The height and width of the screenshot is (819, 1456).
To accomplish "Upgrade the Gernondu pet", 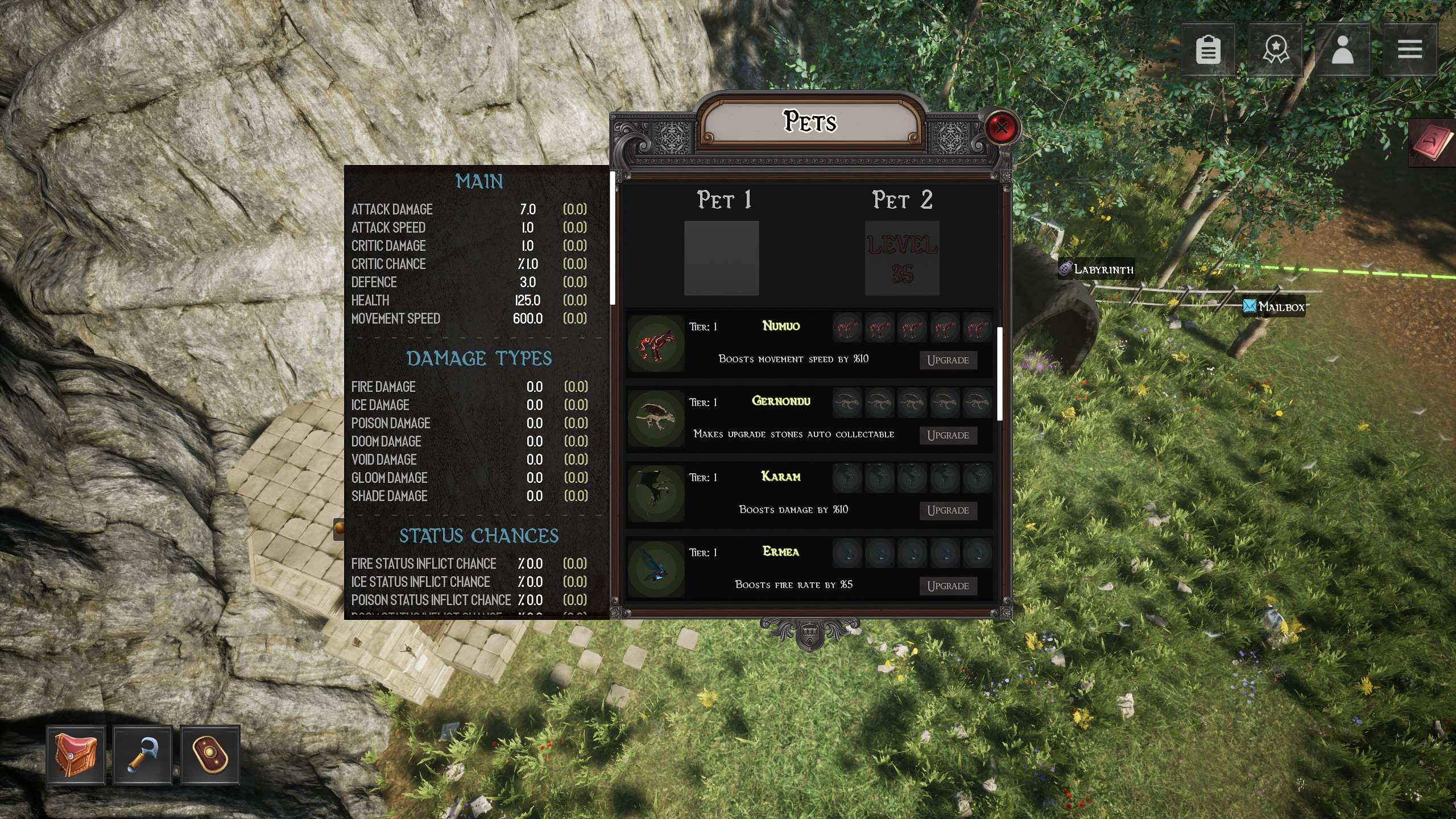I will (949, 435).
